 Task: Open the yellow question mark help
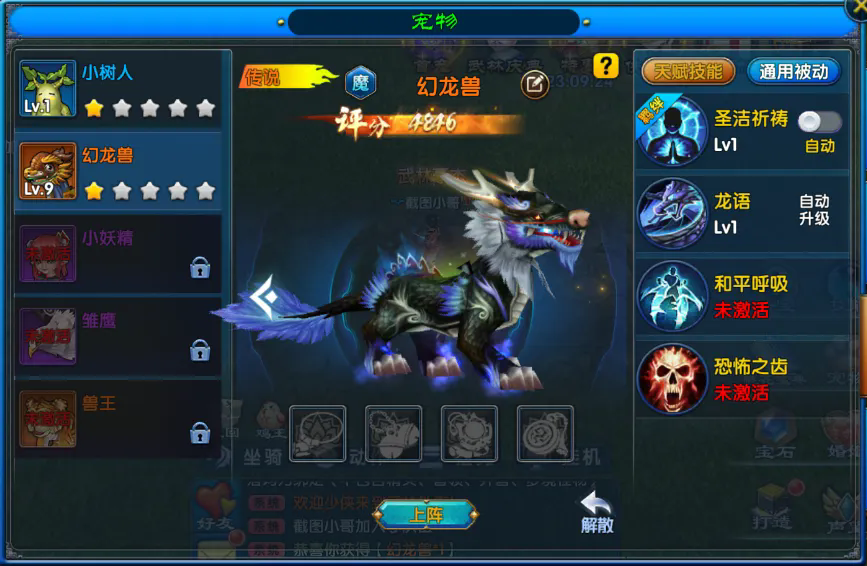click(605, 66)
